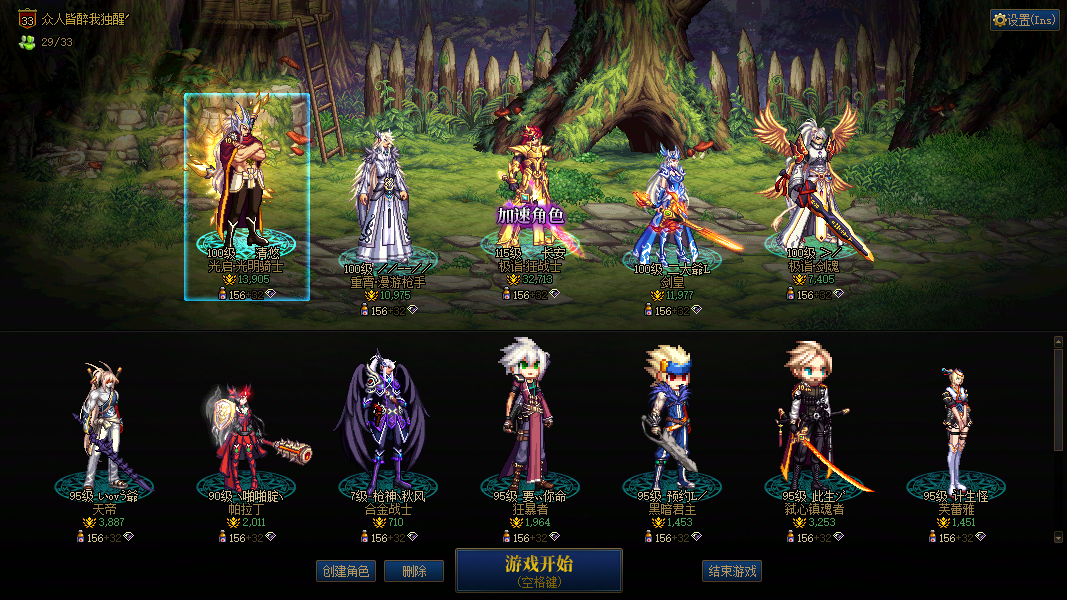Viewport: 1067px width, 600px height.
Task: Open 设置 settings in the top corner
Action: point(1024,20)
